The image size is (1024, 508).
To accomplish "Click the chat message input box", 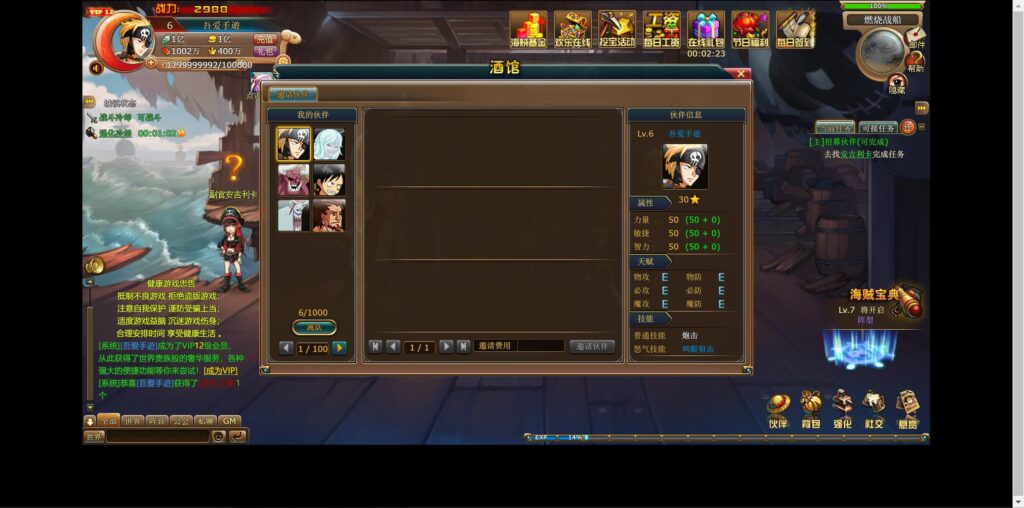I will pos(158,436).
